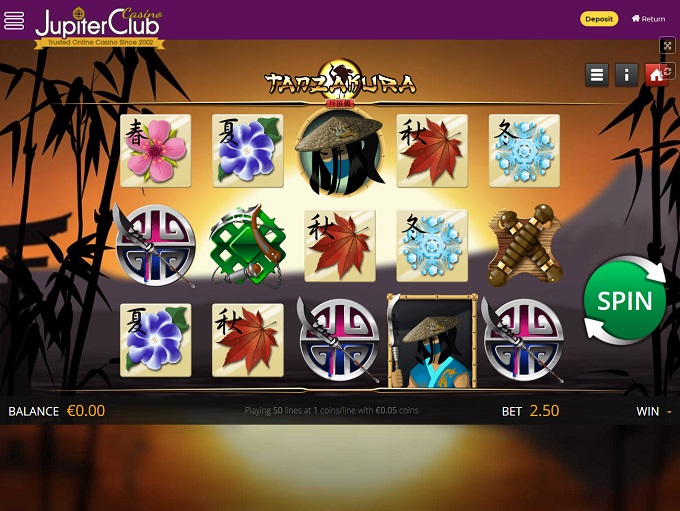Reload the game with refresh icon
680x511 pixels.
[668, 72]
